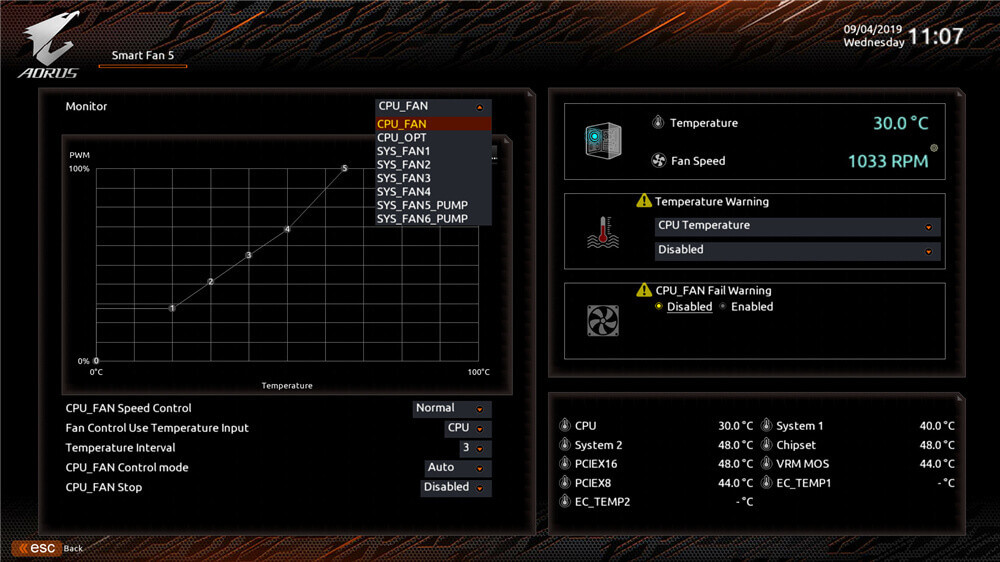Open the CPU Temperature warning source dropdown
Image resolution: width=1000 pixels, height=562 pixels.
pos(797,226)
